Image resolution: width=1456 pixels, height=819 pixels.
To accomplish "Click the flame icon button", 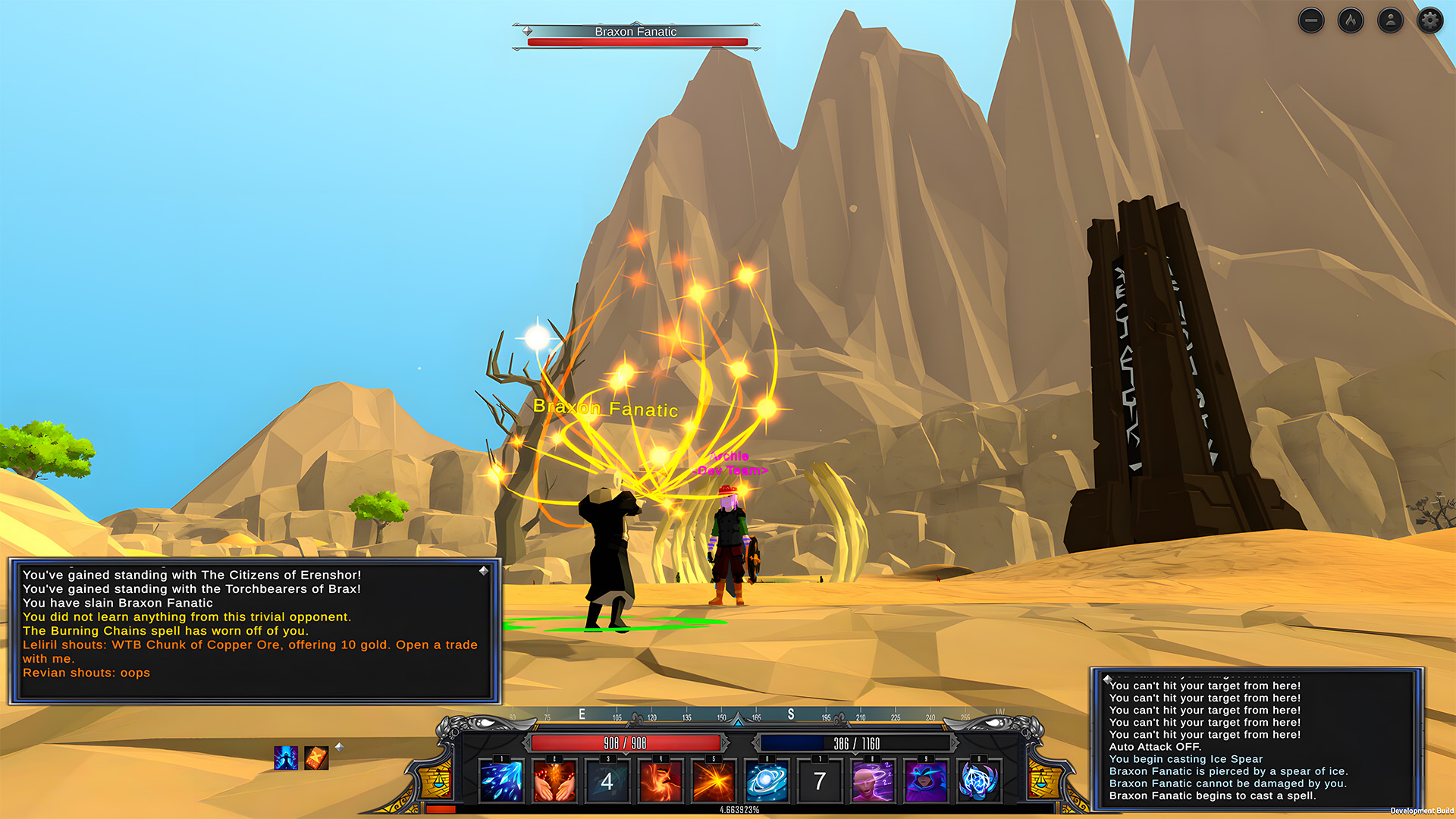I will 1351,20.
